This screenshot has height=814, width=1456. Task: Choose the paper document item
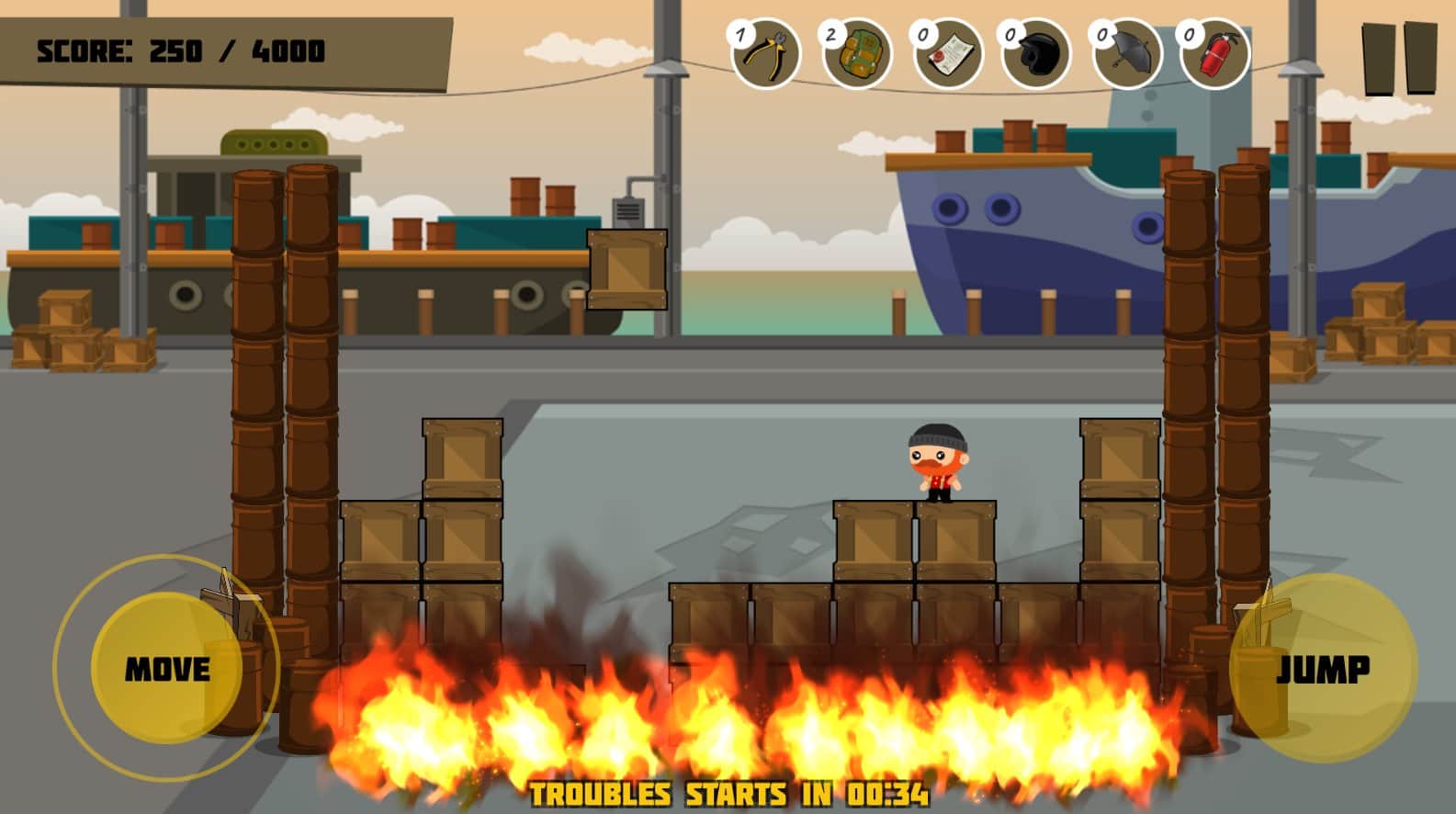[x=947, y=55]
